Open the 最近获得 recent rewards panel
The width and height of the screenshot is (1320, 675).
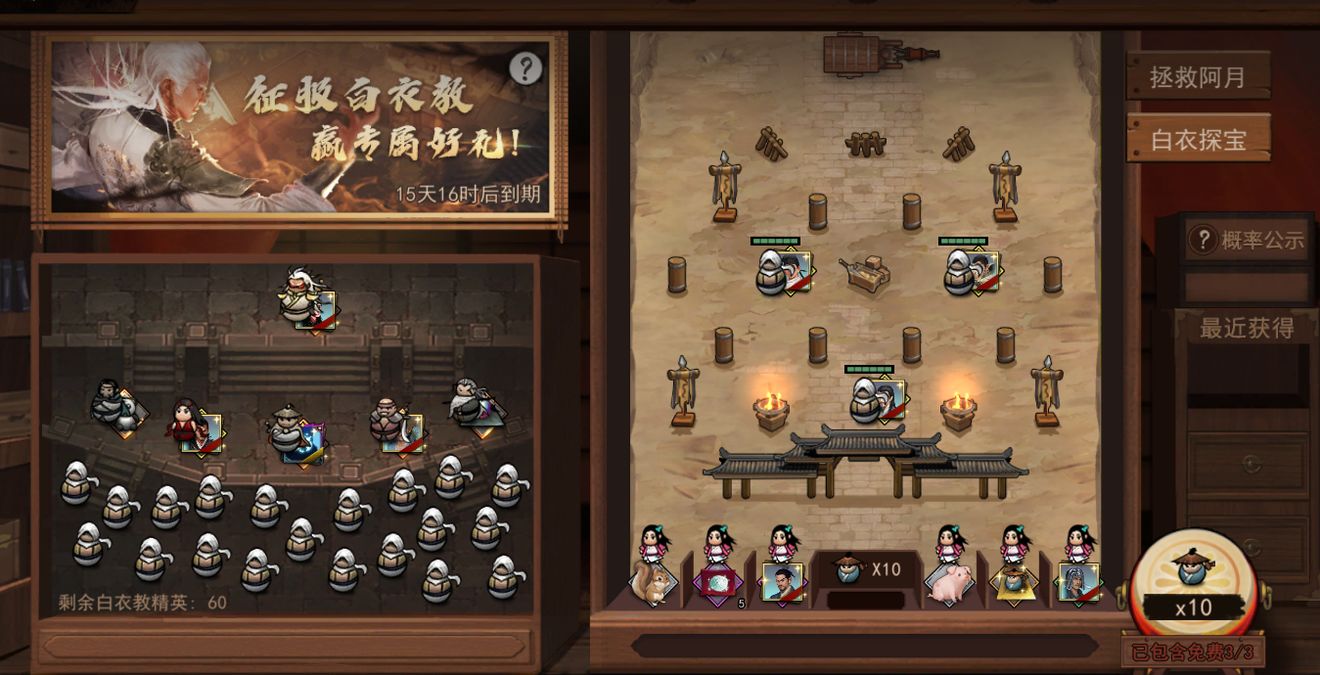(x=1247, y=328)
